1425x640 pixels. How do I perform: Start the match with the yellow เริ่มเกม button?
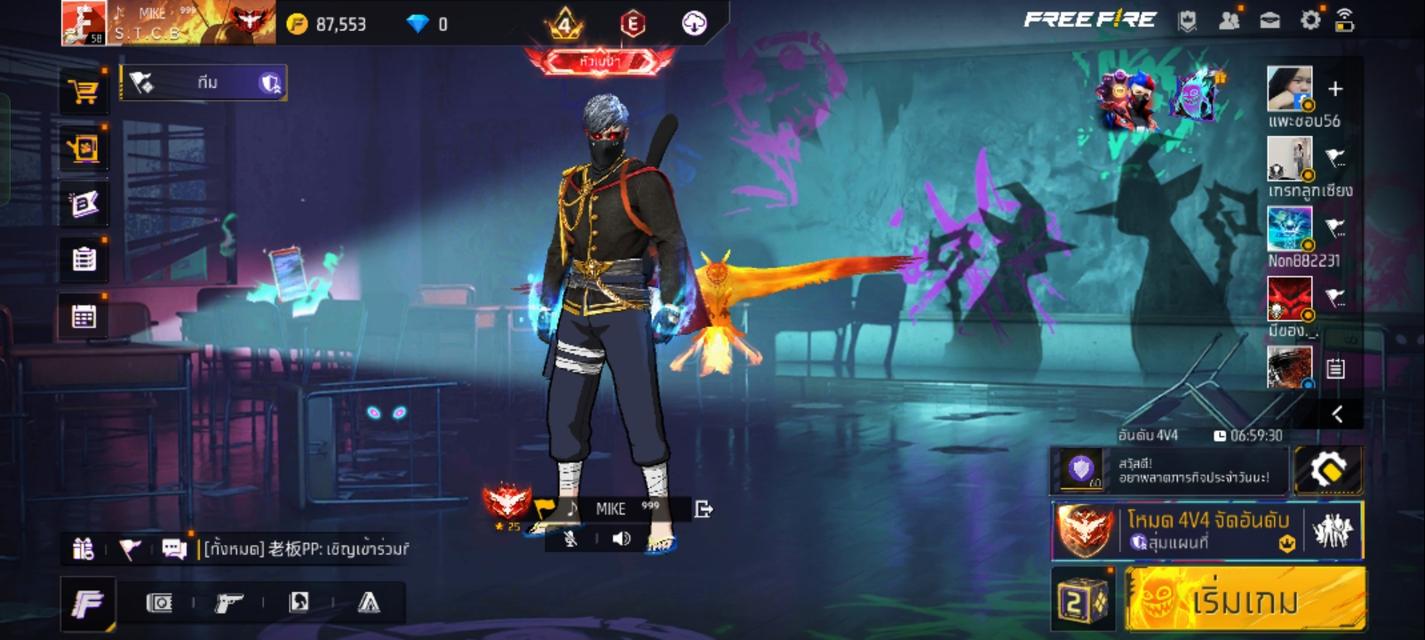click(1244, 600)
